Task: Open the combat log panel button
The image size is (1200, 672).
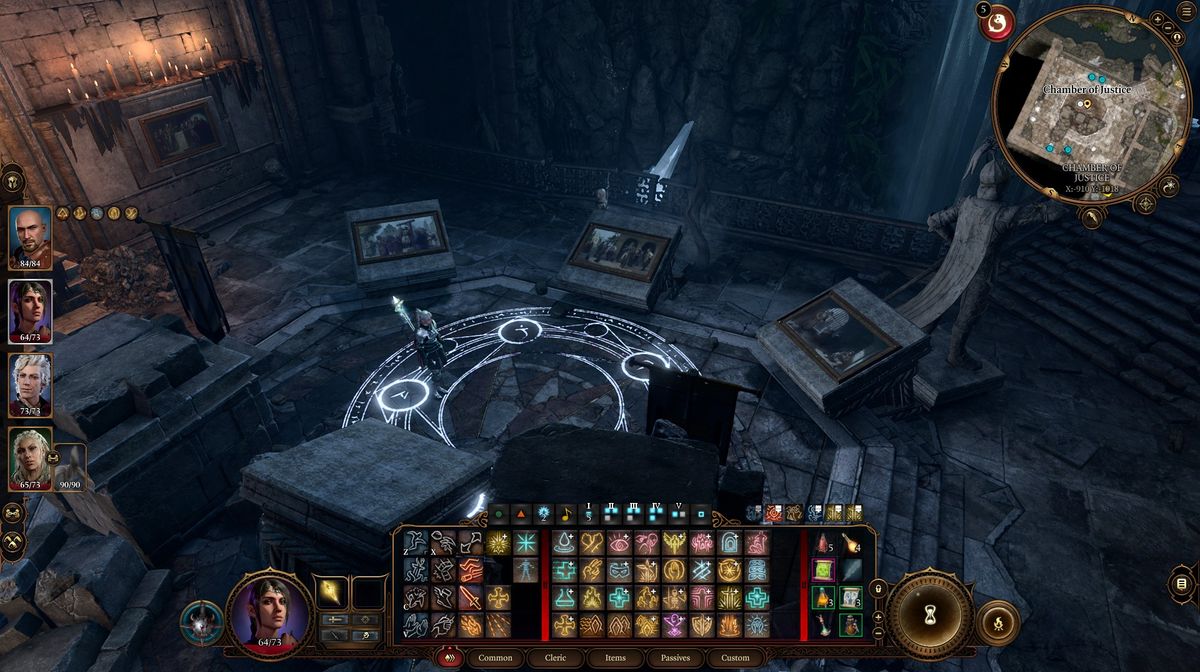Action: click(x=1183, y=583)
